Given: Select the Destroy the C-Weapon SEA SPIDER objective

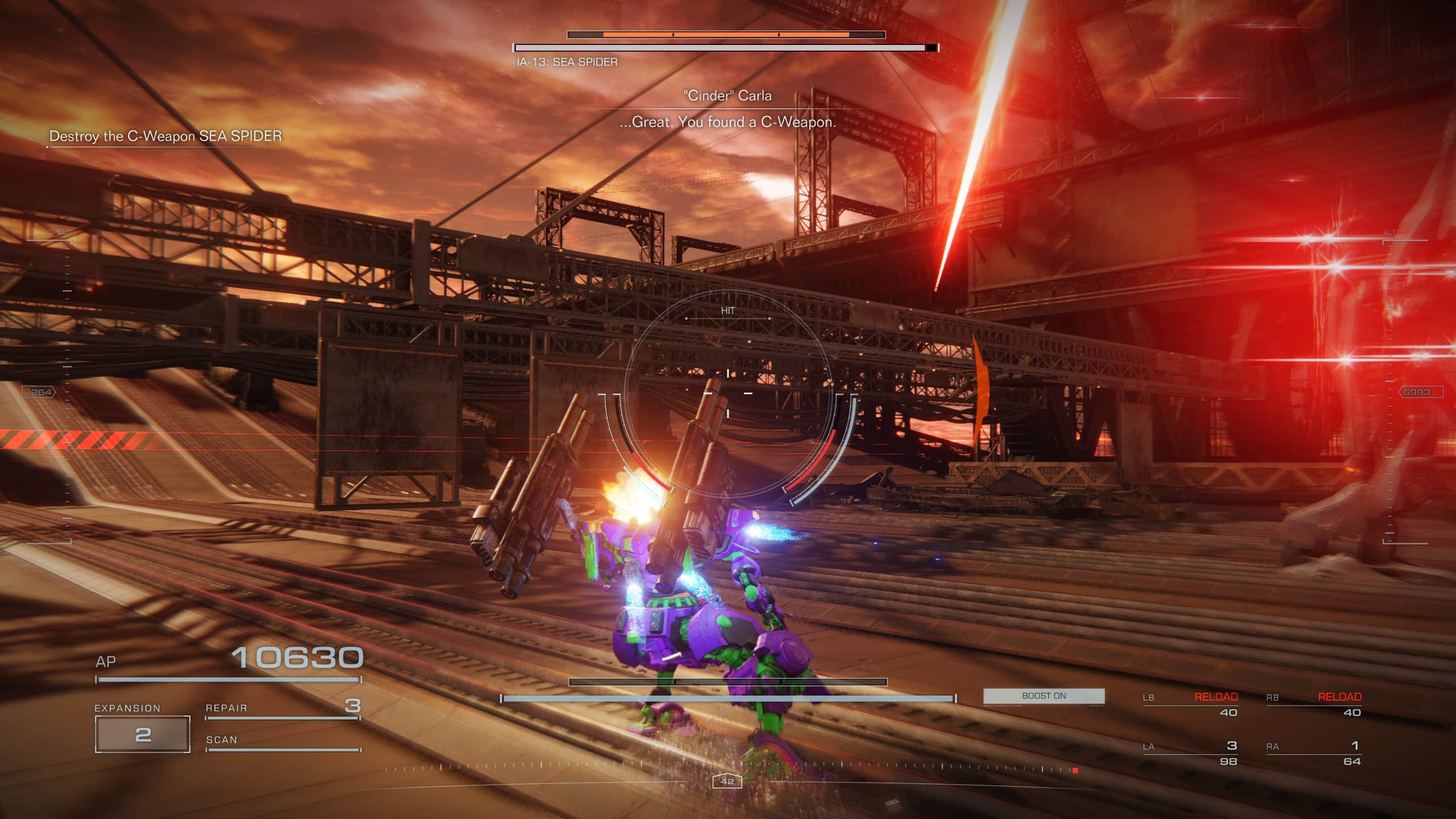Looking at the screenshot, I should (x=165, y=136).
